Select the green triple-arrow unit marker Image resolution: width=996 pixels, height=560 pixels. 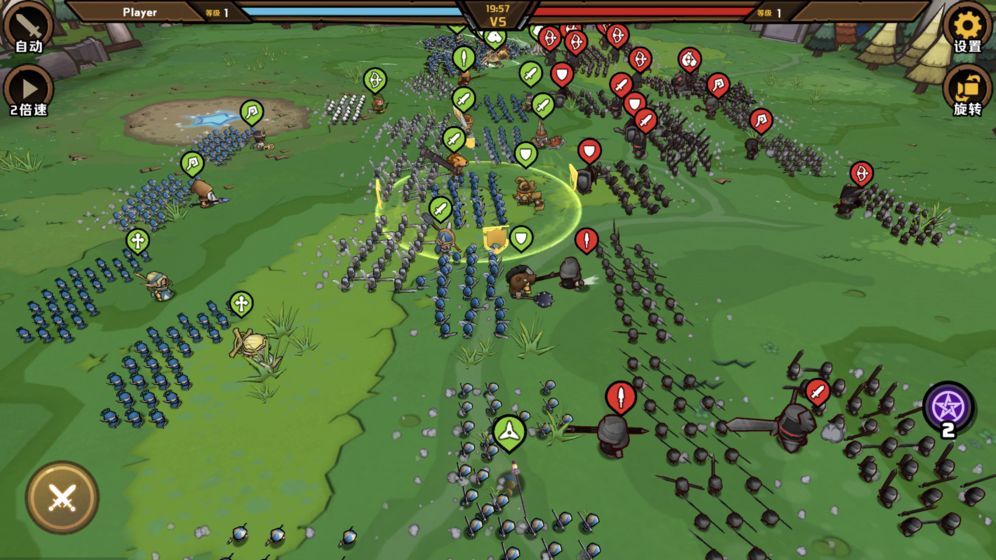509,432
